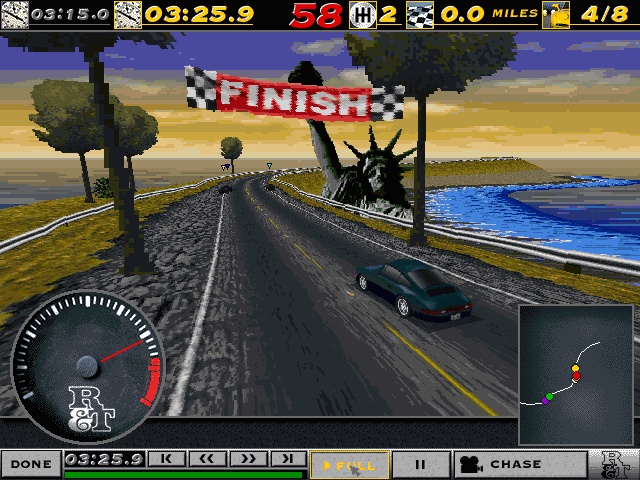Click the green replay progress bar
This screenshot has height=480, width=640.
(184, 474)
